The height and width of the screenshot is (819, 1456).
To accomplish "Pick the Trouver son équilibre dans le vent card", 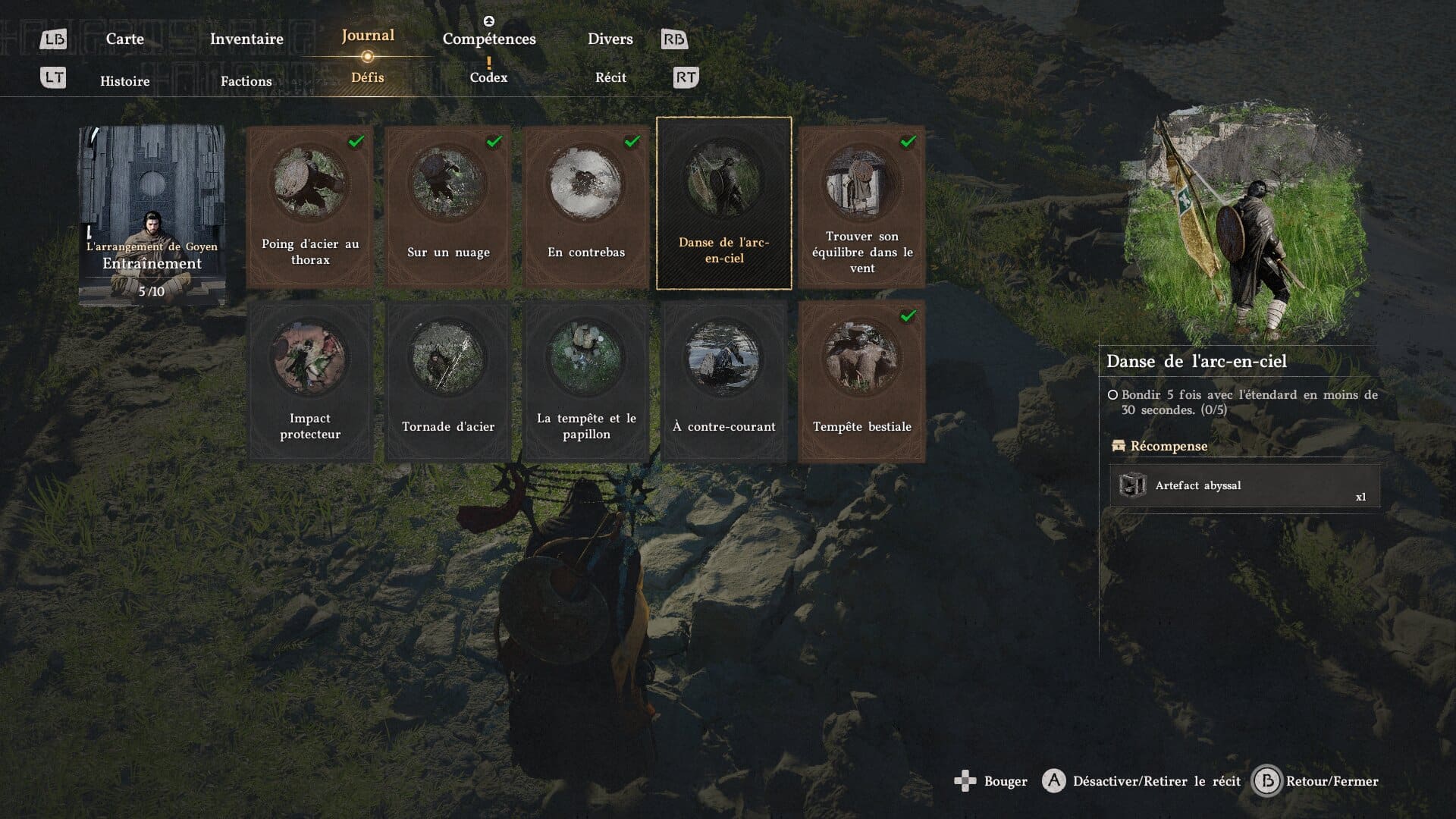I will click(862, 206).
